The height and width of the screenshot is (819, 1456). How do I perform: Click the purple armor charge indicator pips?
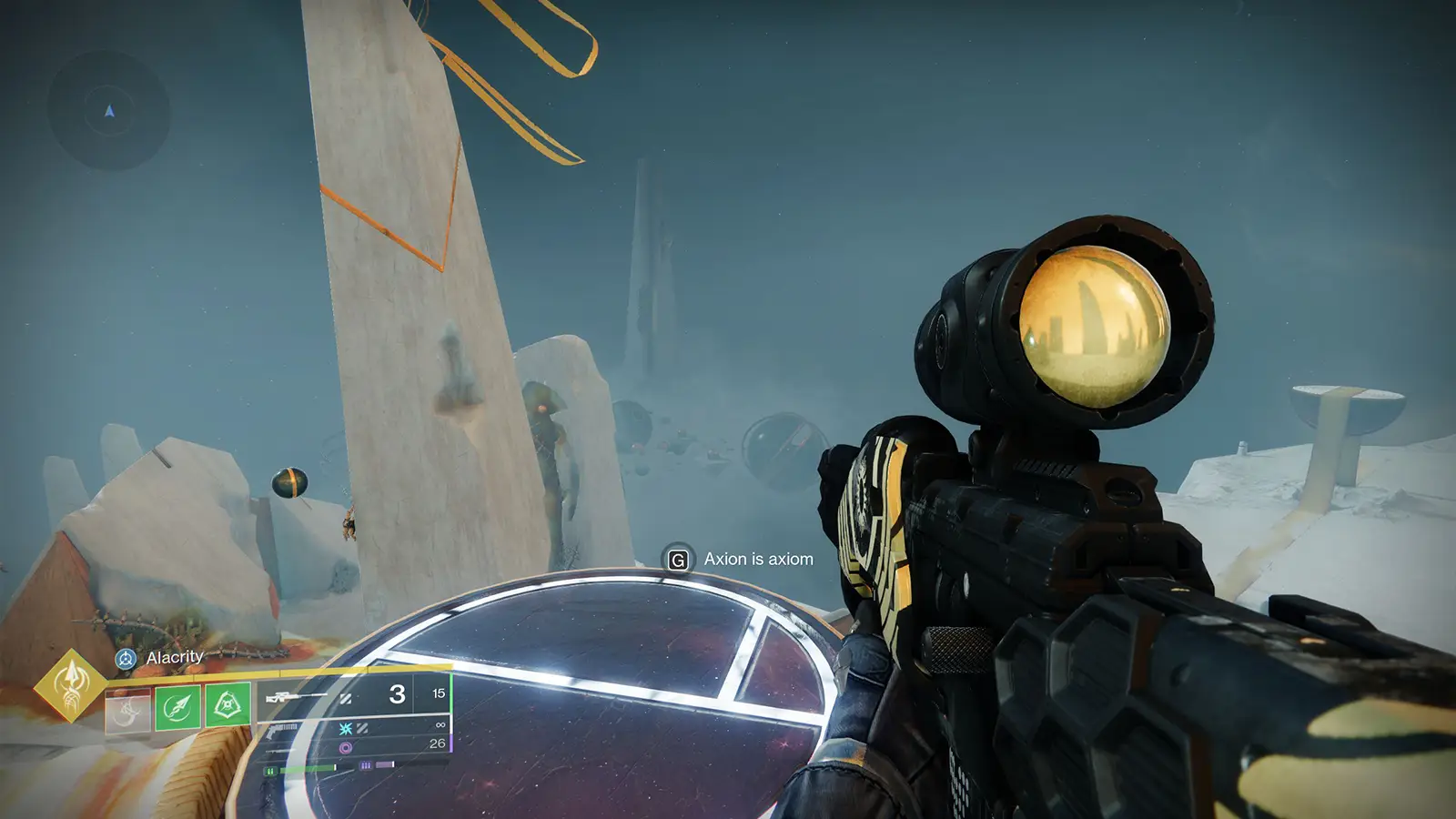click(x=366, y=763)
